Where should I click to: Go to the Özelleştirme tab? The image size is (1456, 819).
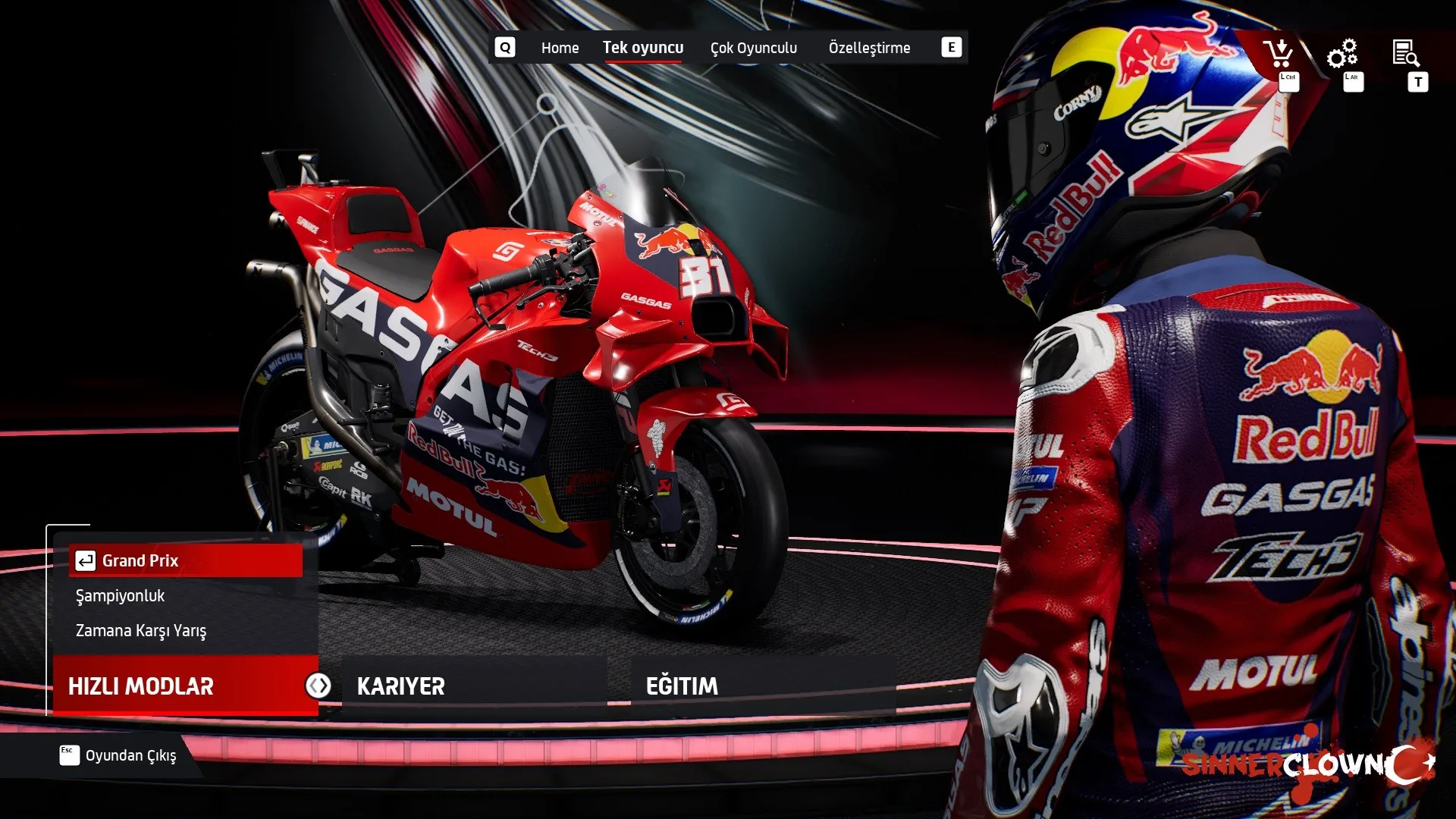[x=869, y=48]
